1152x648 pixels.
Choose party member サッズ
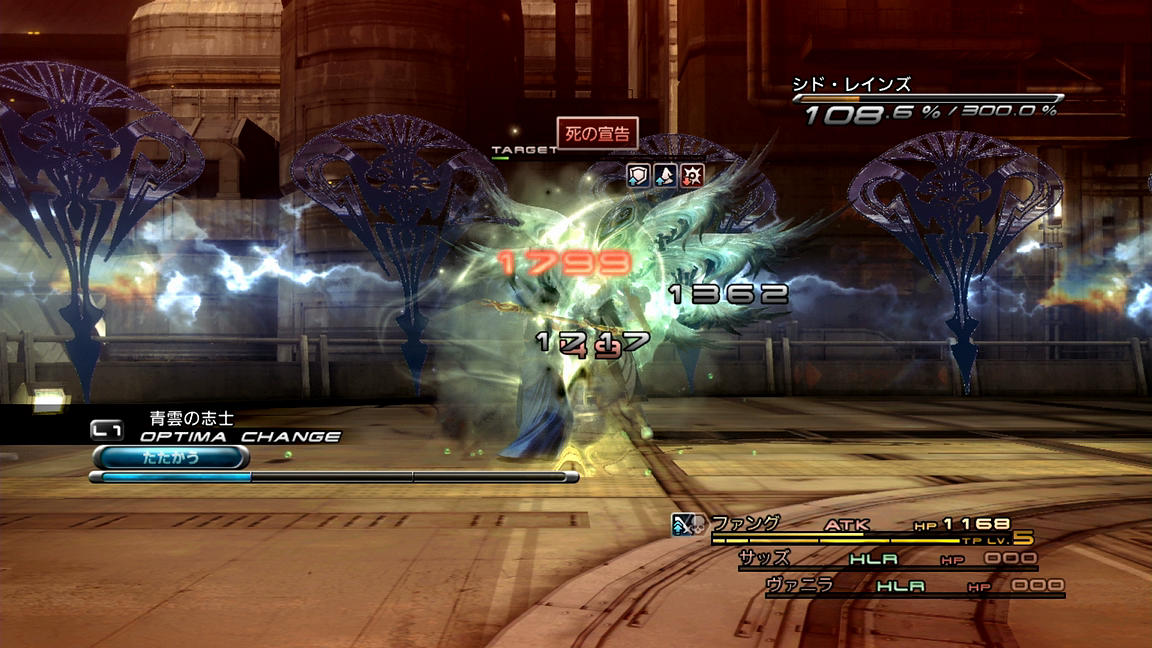click(x=765, y=558)
